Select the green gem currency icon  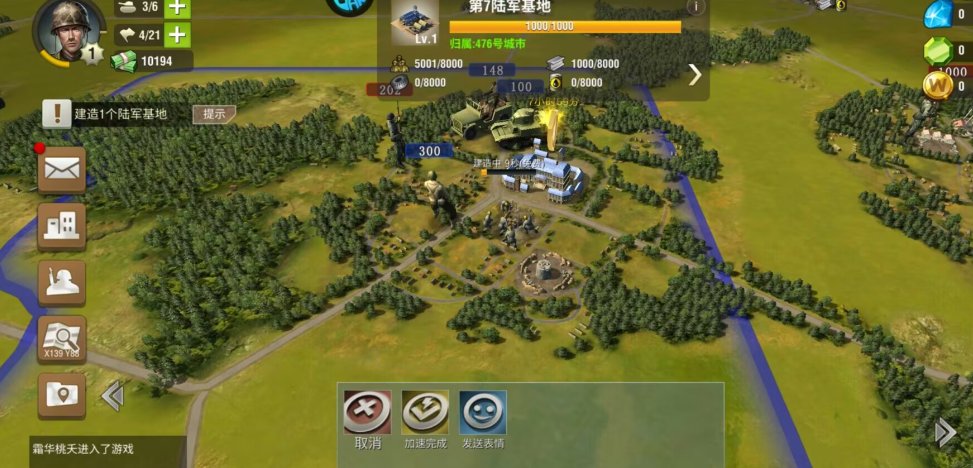(938, 51)
